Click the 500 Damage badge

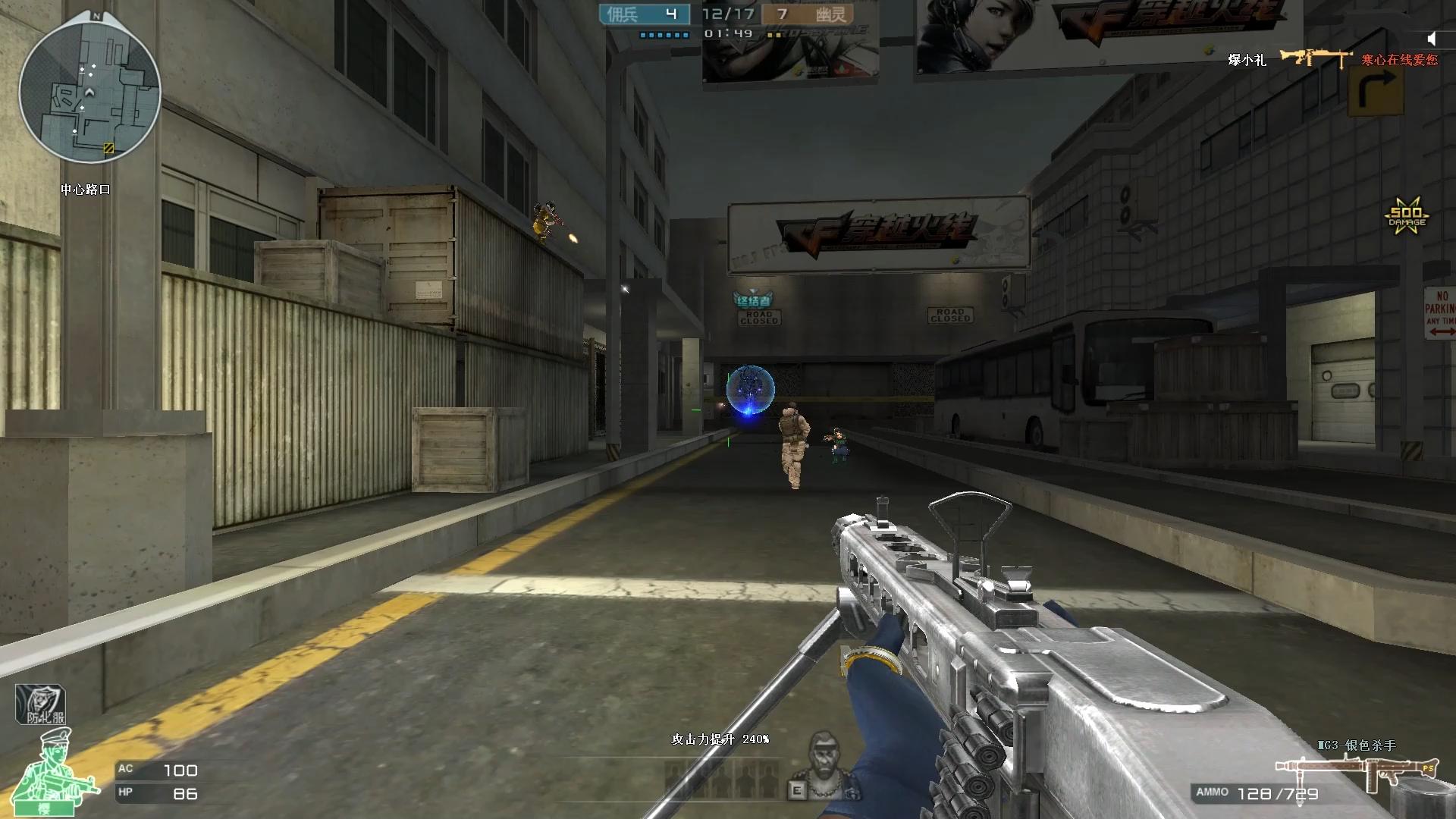point(1406,217)
